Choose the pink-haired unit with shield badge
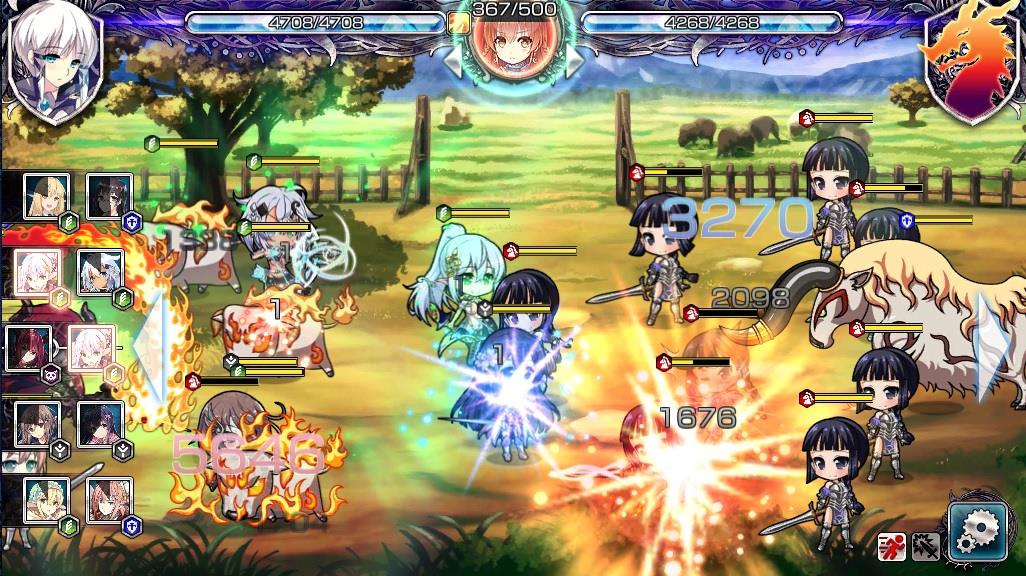The width and height of the screenshot is (1026, 576). [x=108, y=501]
